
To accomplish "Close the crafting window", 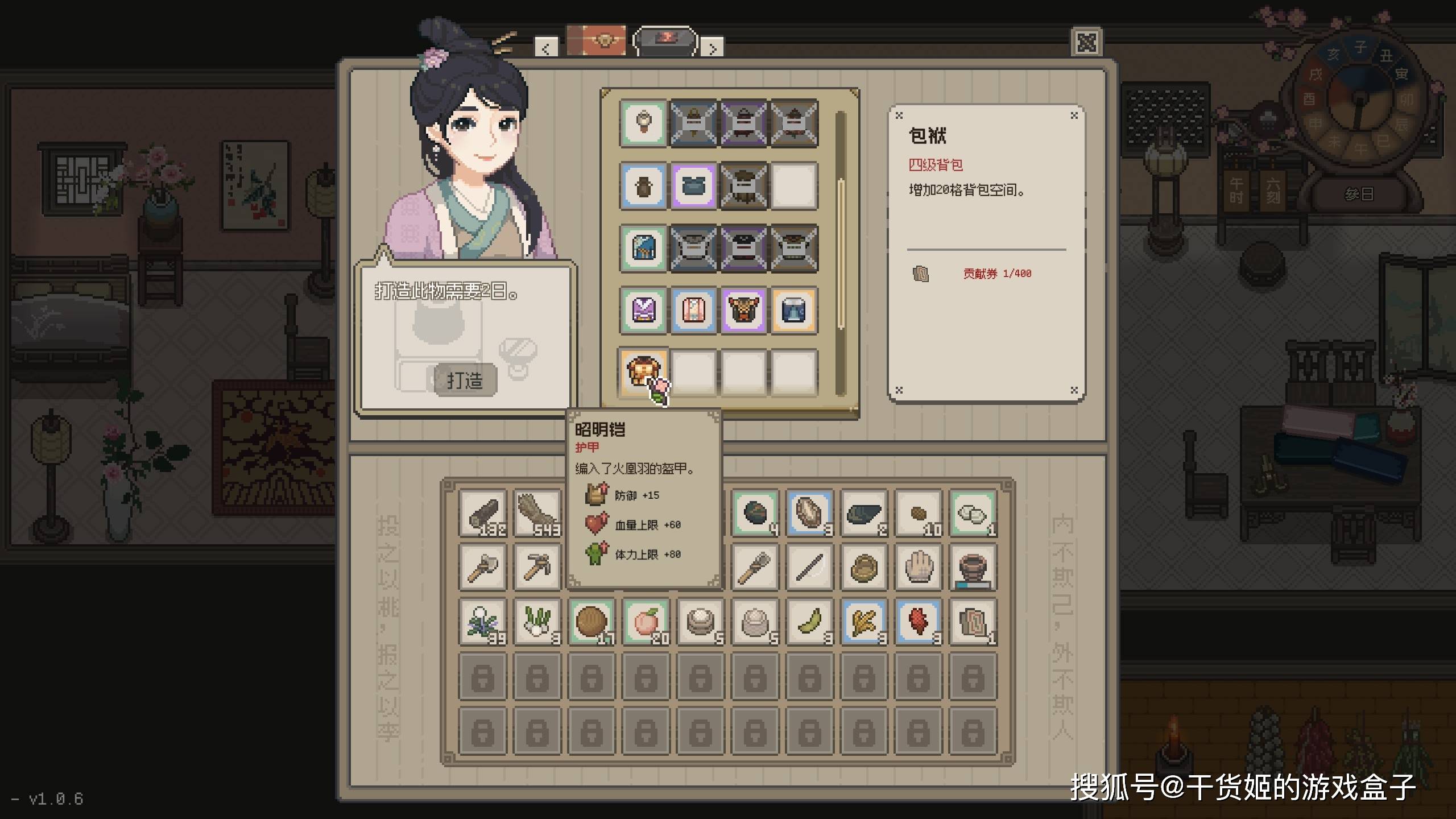I will [1086, 43].
